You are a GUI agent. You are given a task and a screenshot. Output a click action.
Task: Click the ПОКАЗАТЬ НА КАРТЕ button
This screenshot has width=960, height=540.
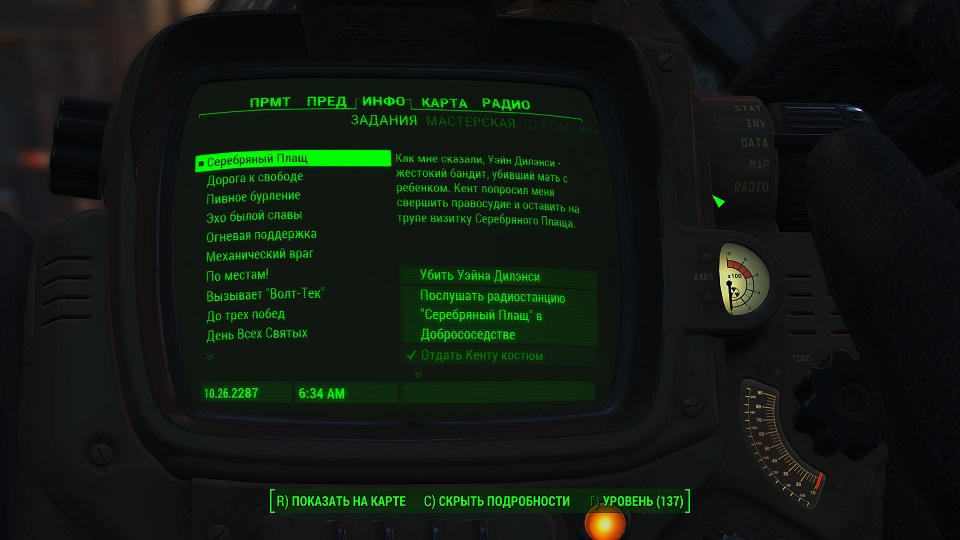coord(340,501)
